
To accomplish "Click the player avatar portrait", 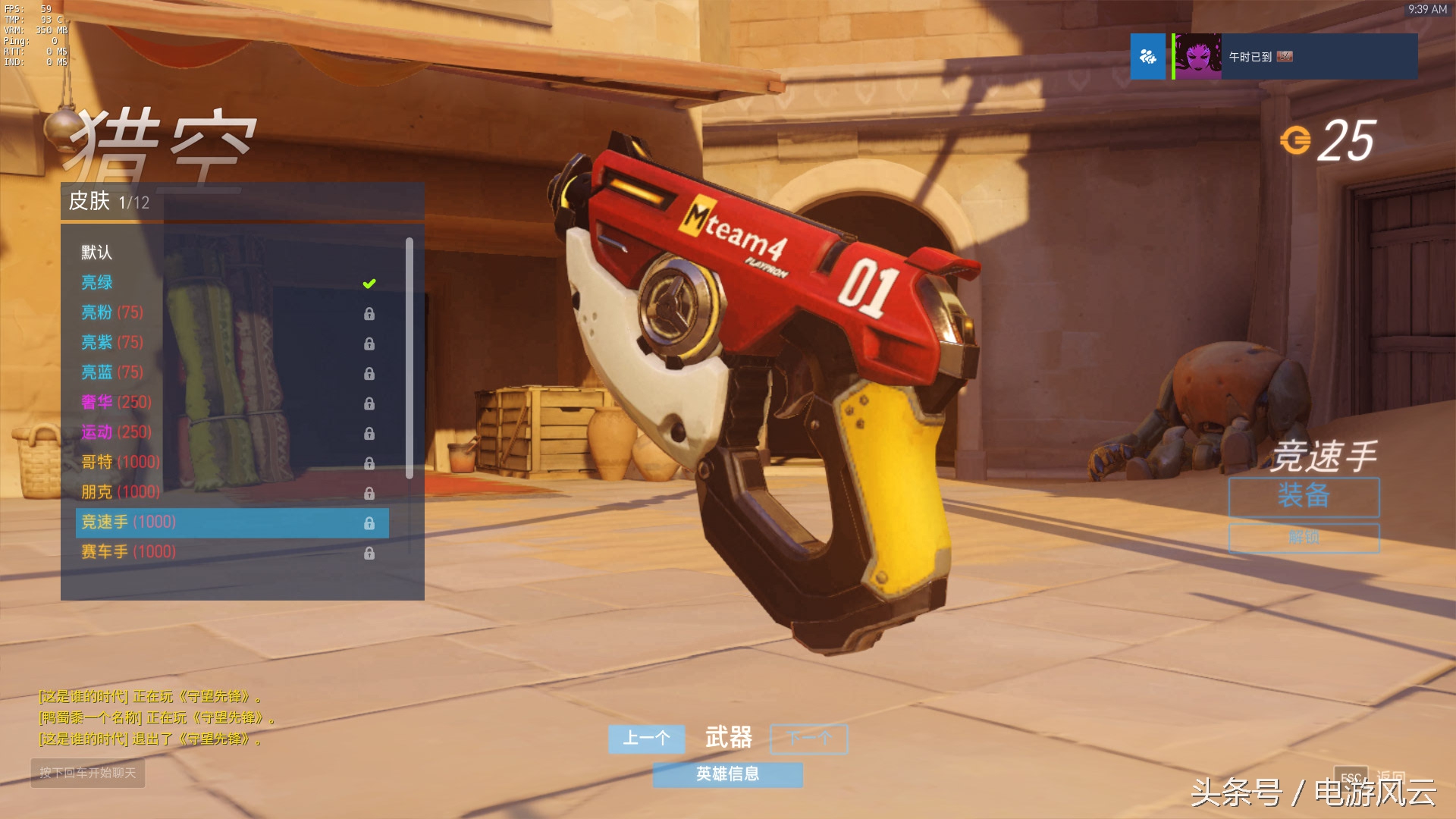I will point(1197,57).
